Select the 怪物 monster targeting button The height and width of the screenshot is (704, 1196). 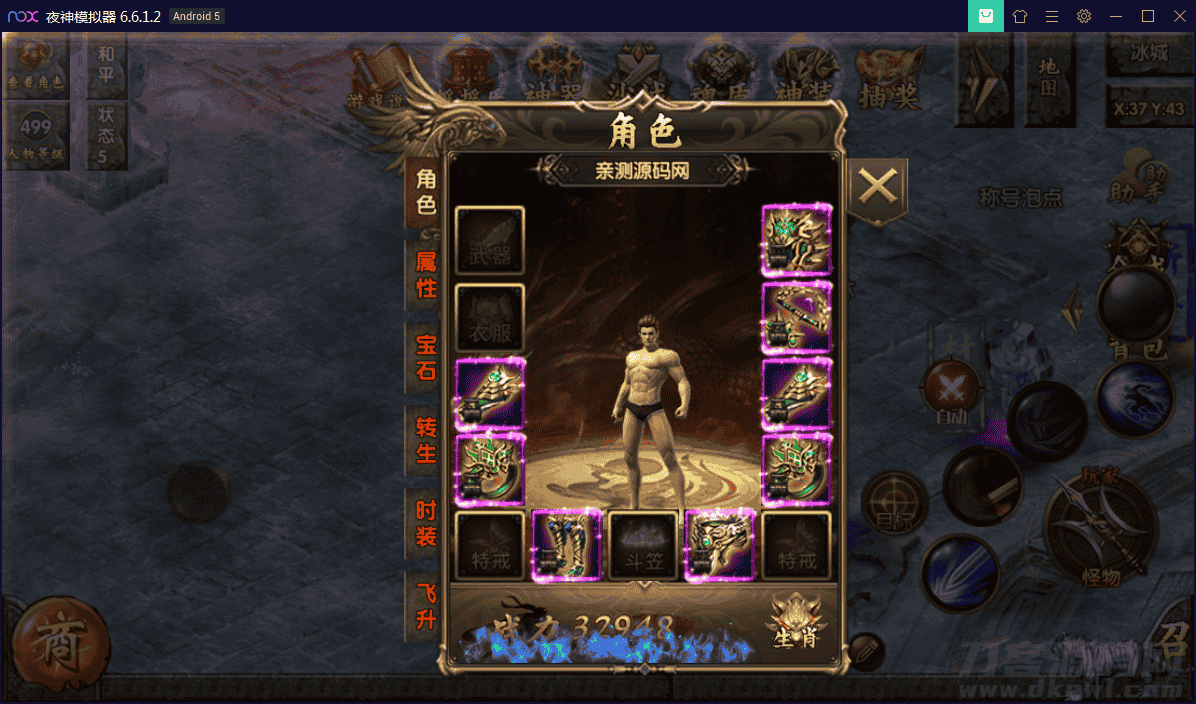pos(1101,531)
